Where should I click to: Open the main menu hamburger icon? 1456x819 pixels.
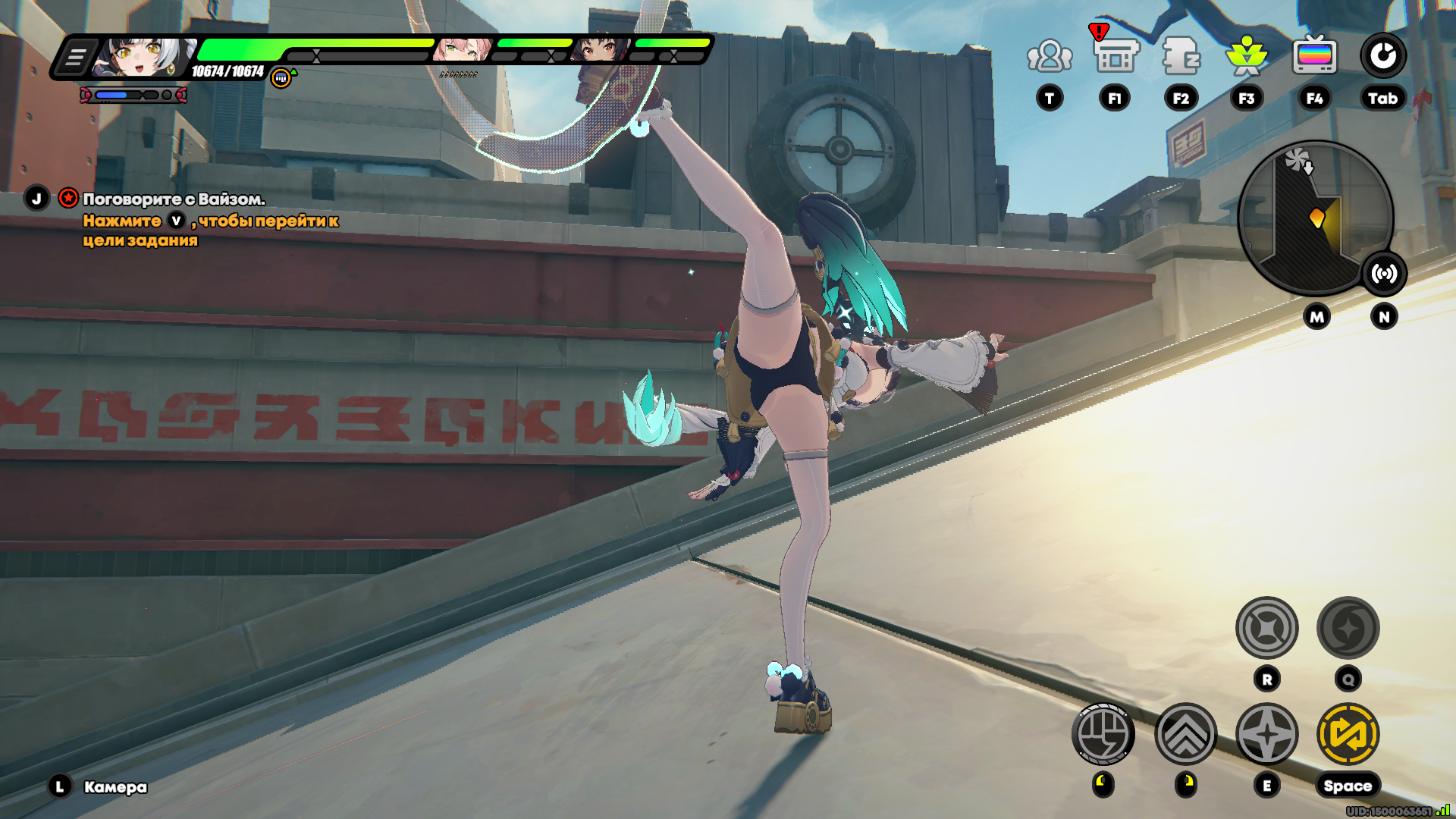(x=75, y=58)
